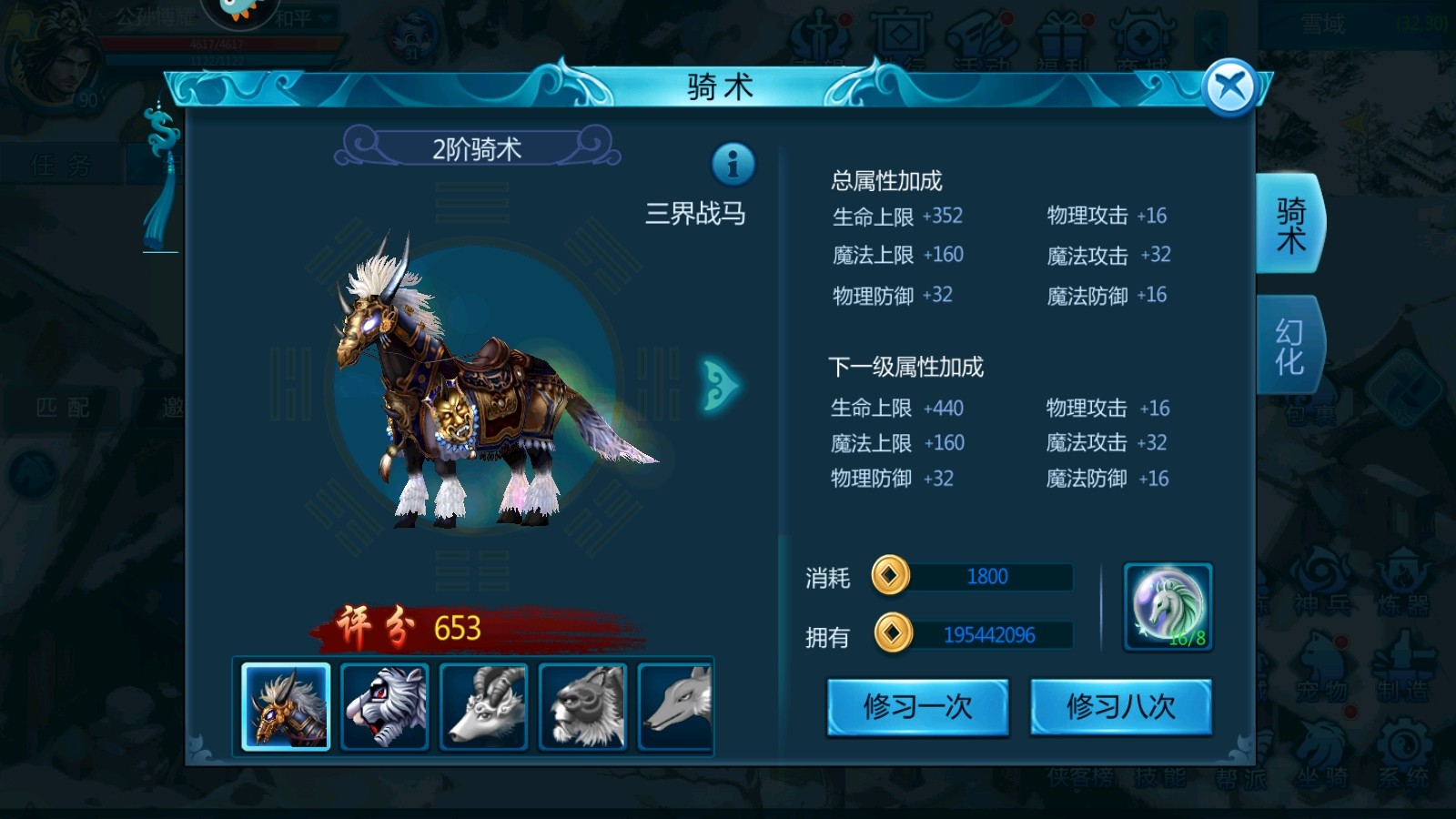1456x819 pixels.
Task: Click the 修习一次 practice once button
Action: 917,706
